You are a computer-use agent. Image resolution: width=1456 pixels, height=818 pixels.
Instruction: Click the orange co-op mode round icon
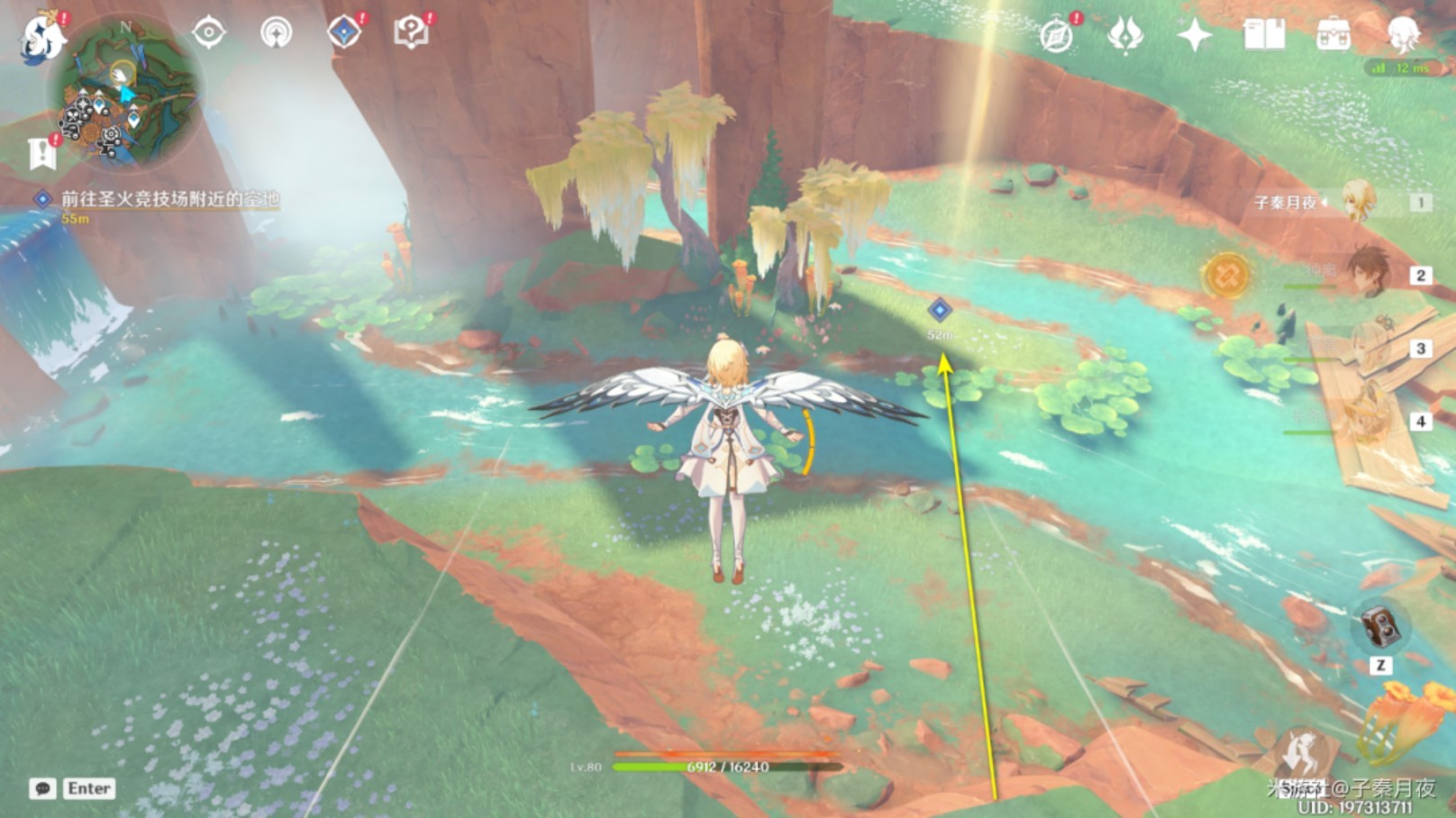point(1226,274)
